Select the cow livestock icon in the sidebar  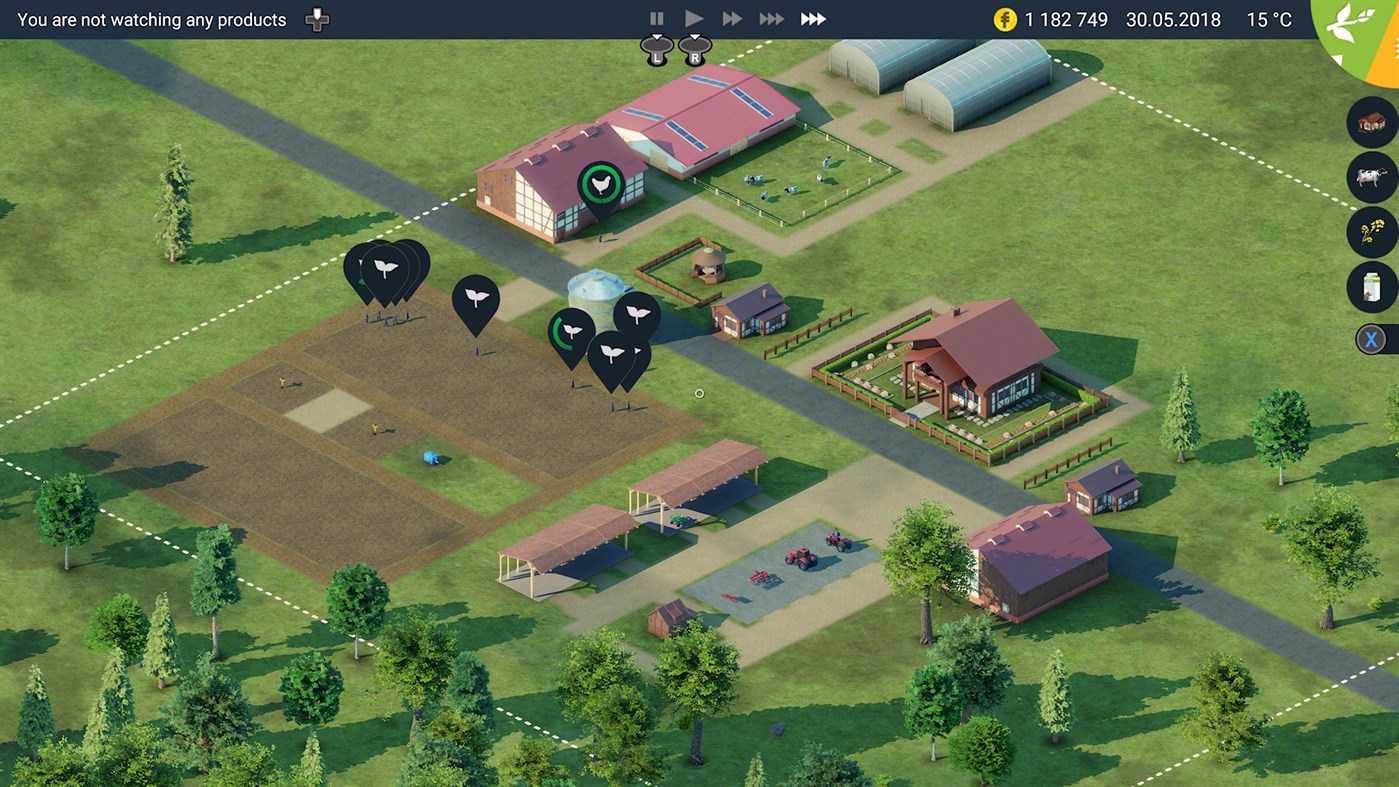point(1371,177)
